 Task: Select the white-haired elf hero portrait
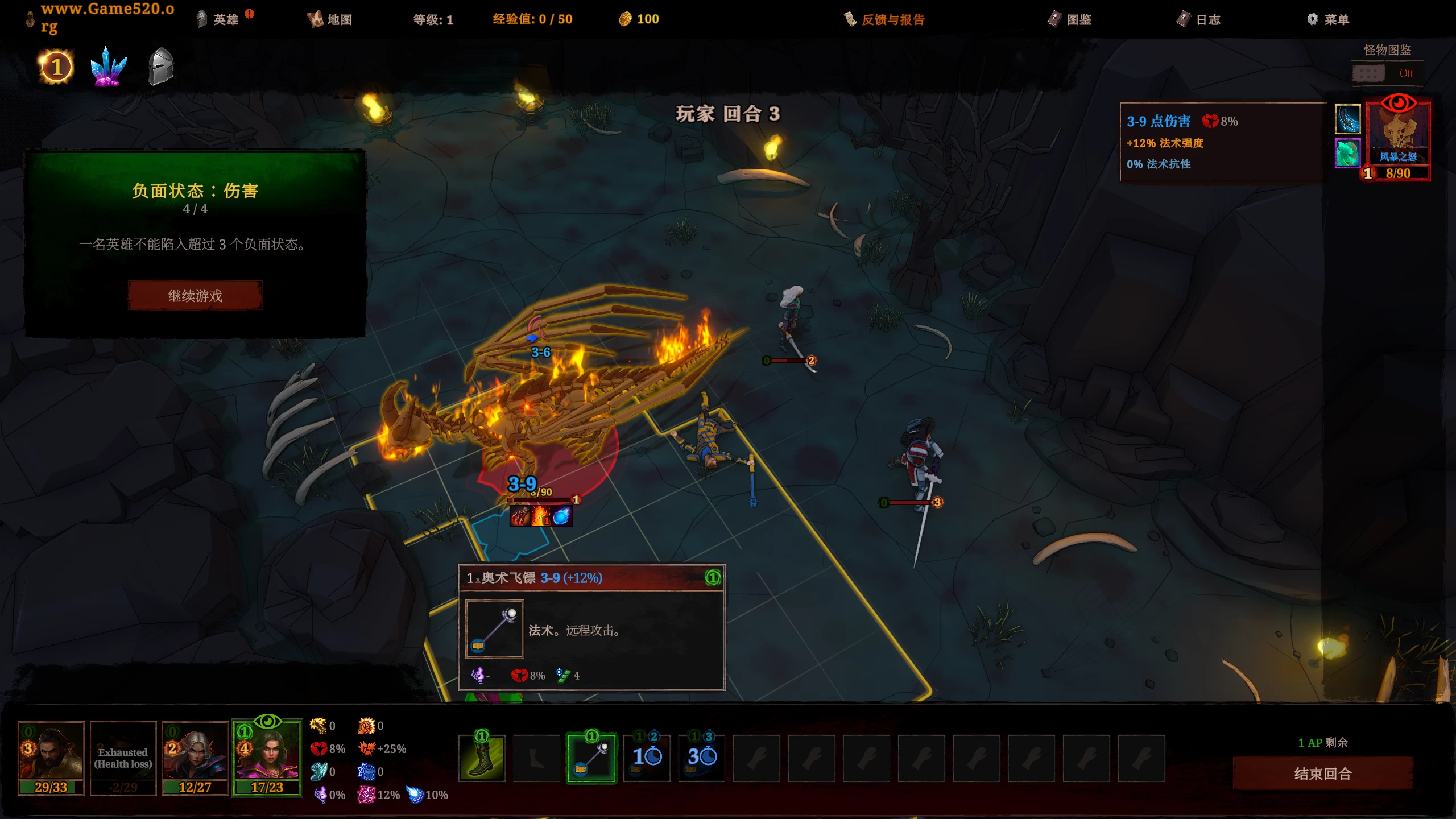195,752
